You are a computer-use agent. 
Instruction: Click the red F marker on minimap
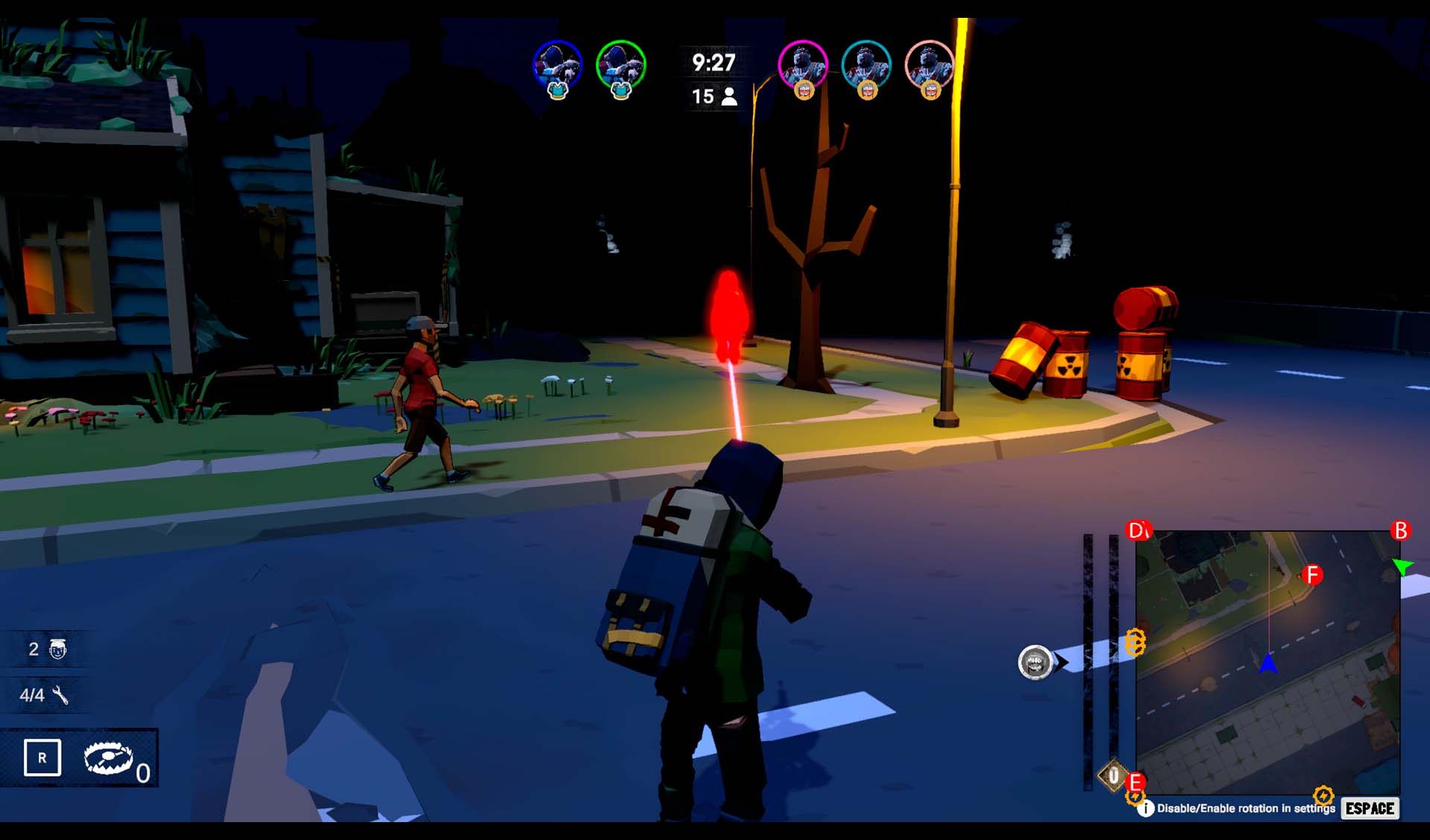pyautogui.click(x=1312, y=575)
